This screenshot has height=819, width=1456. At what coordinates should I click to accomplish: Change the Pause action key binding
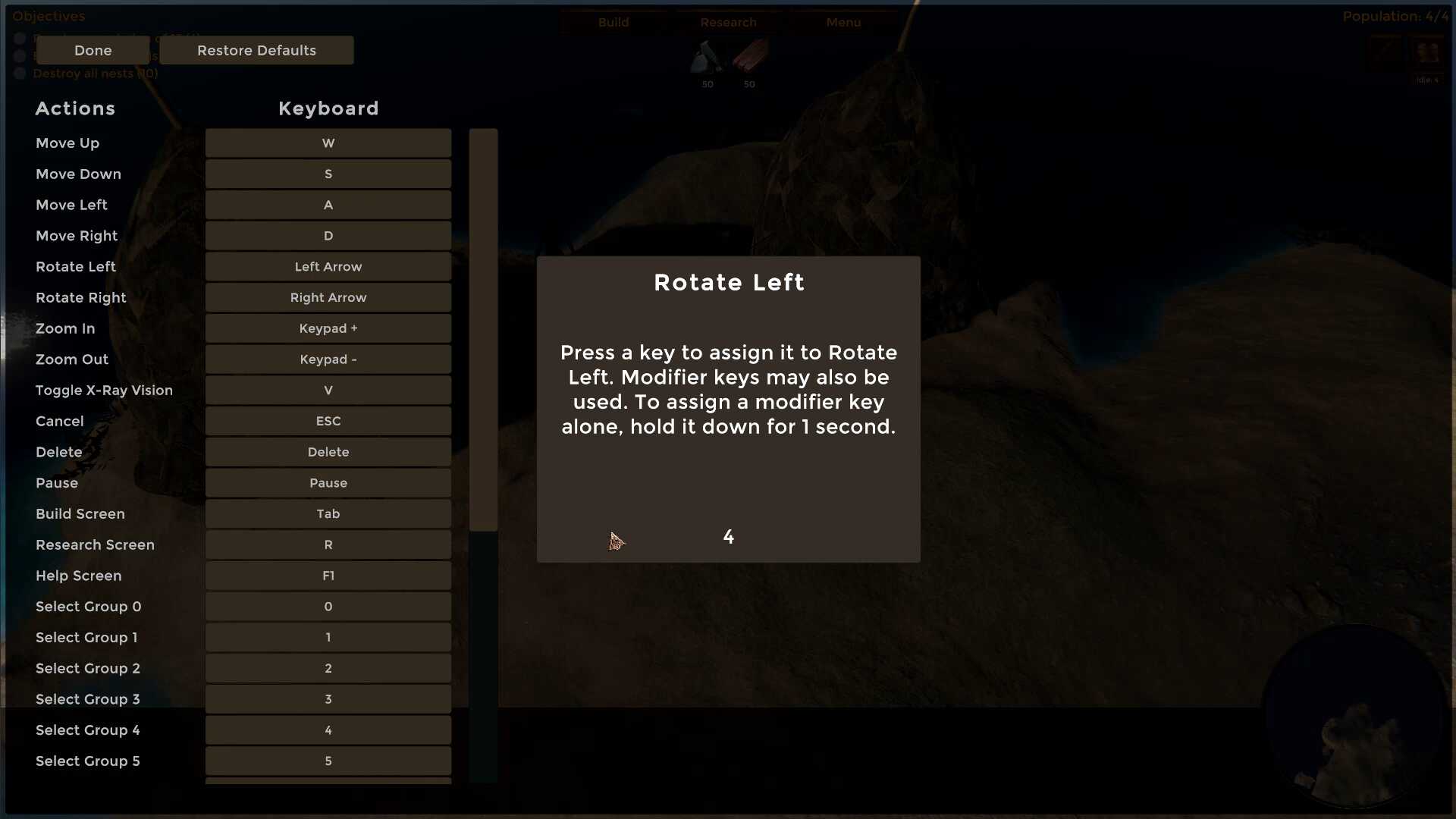(x=328, y=483)
